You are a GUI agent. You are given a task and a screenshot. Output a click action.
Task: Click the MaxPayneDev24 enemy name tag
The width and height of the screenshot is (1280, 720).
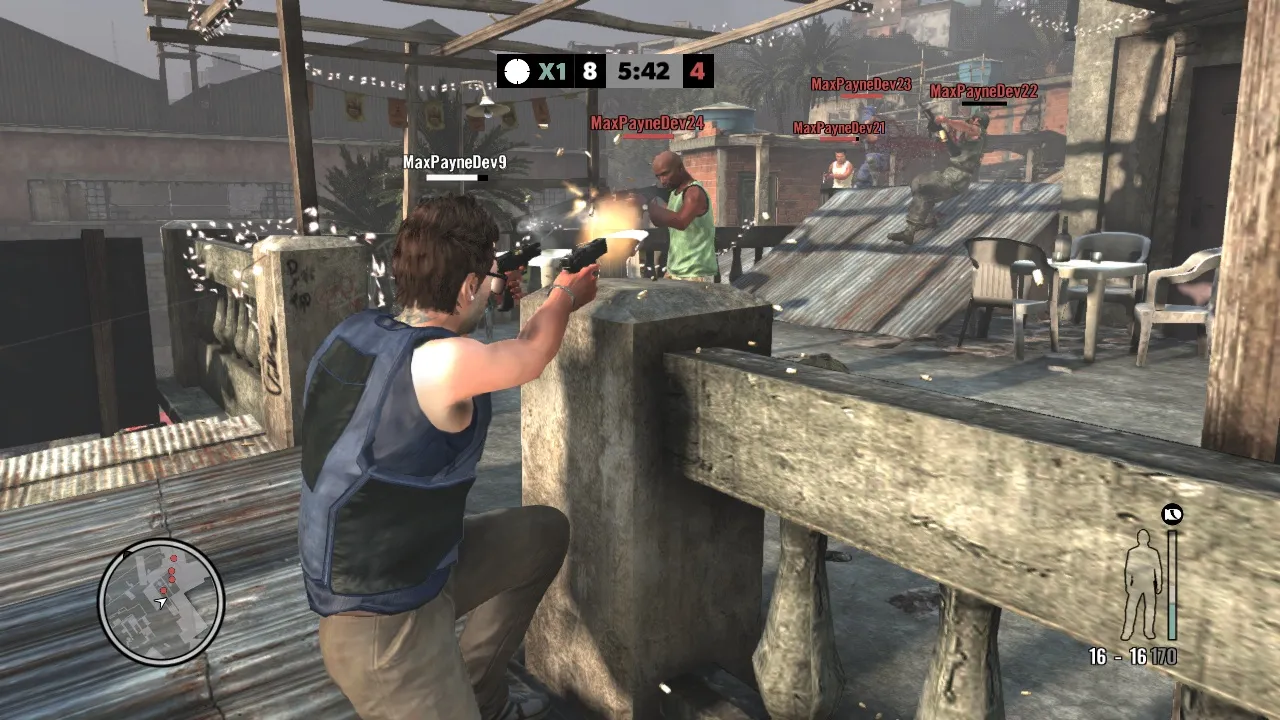pyautogui.click(x=647, y=123)
